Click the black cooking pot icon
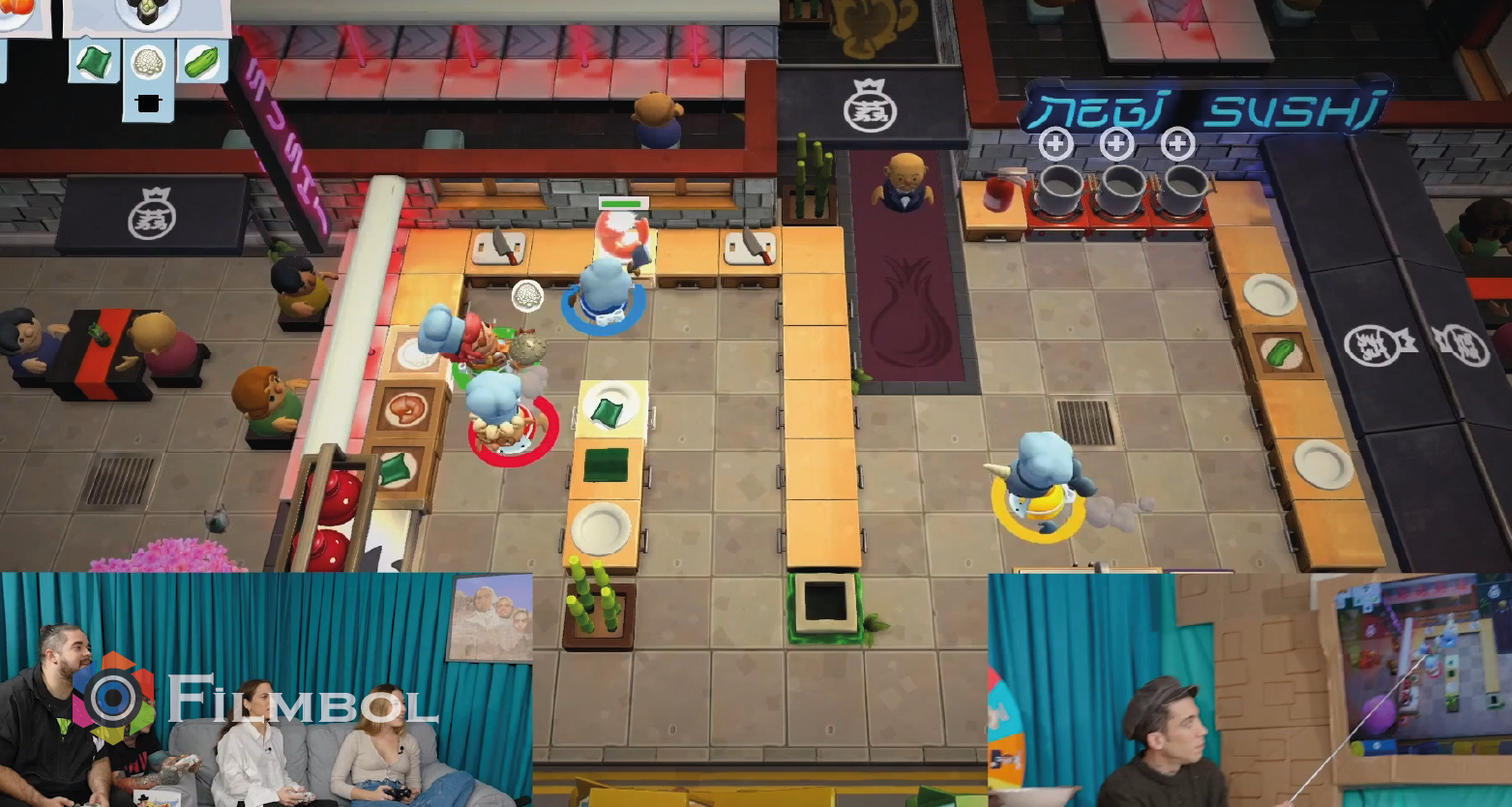This screenshot has height=807, width=1512. tap(148, 103)
